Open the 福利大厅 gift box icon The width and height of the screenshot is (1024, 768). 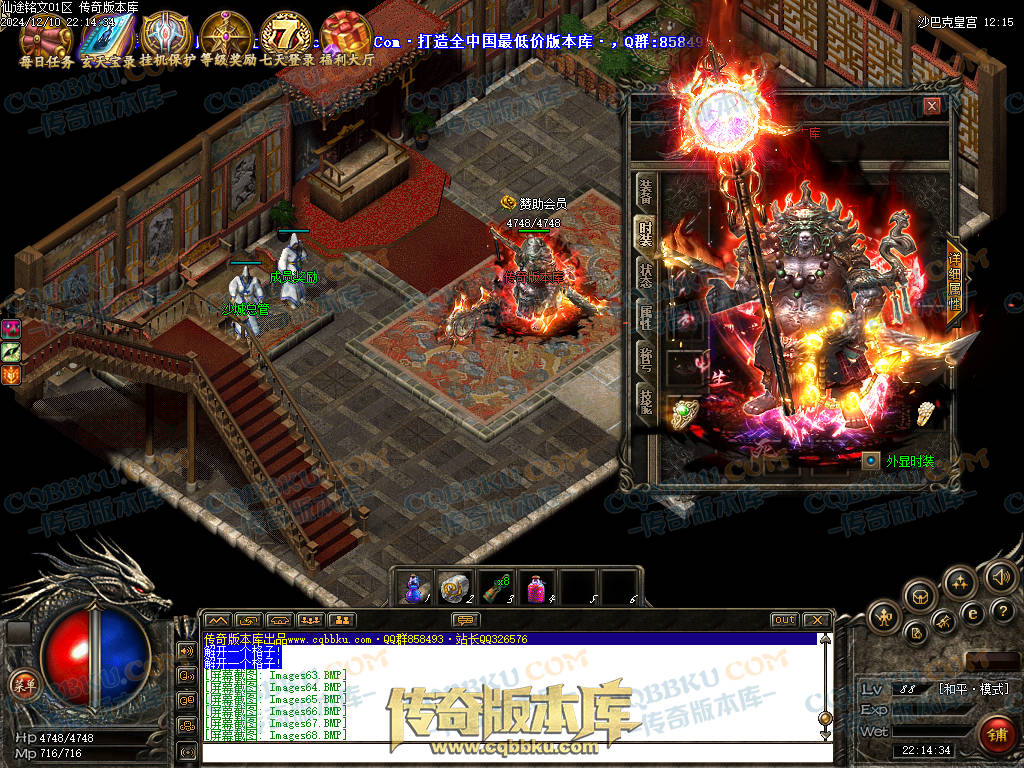point(346,34)
